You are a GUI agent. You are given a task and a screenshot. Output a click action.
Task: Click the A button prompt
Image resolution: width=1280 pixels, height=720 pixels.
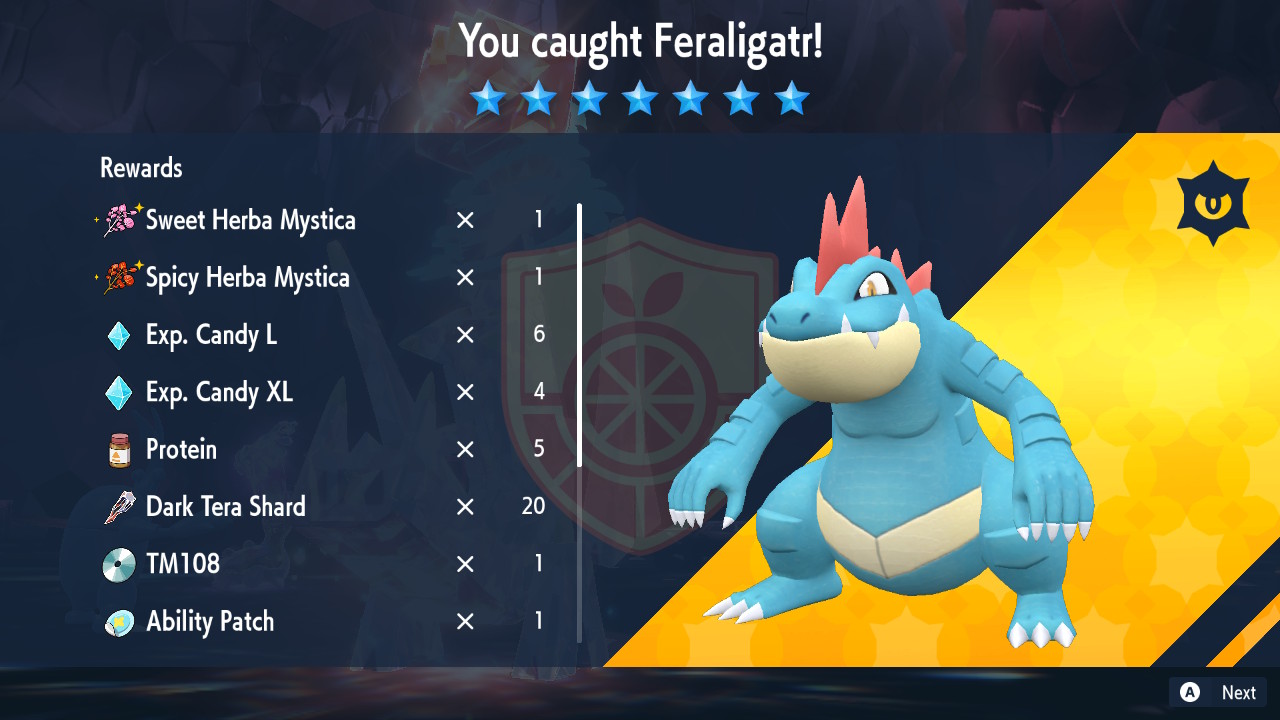coord(1188,692)
